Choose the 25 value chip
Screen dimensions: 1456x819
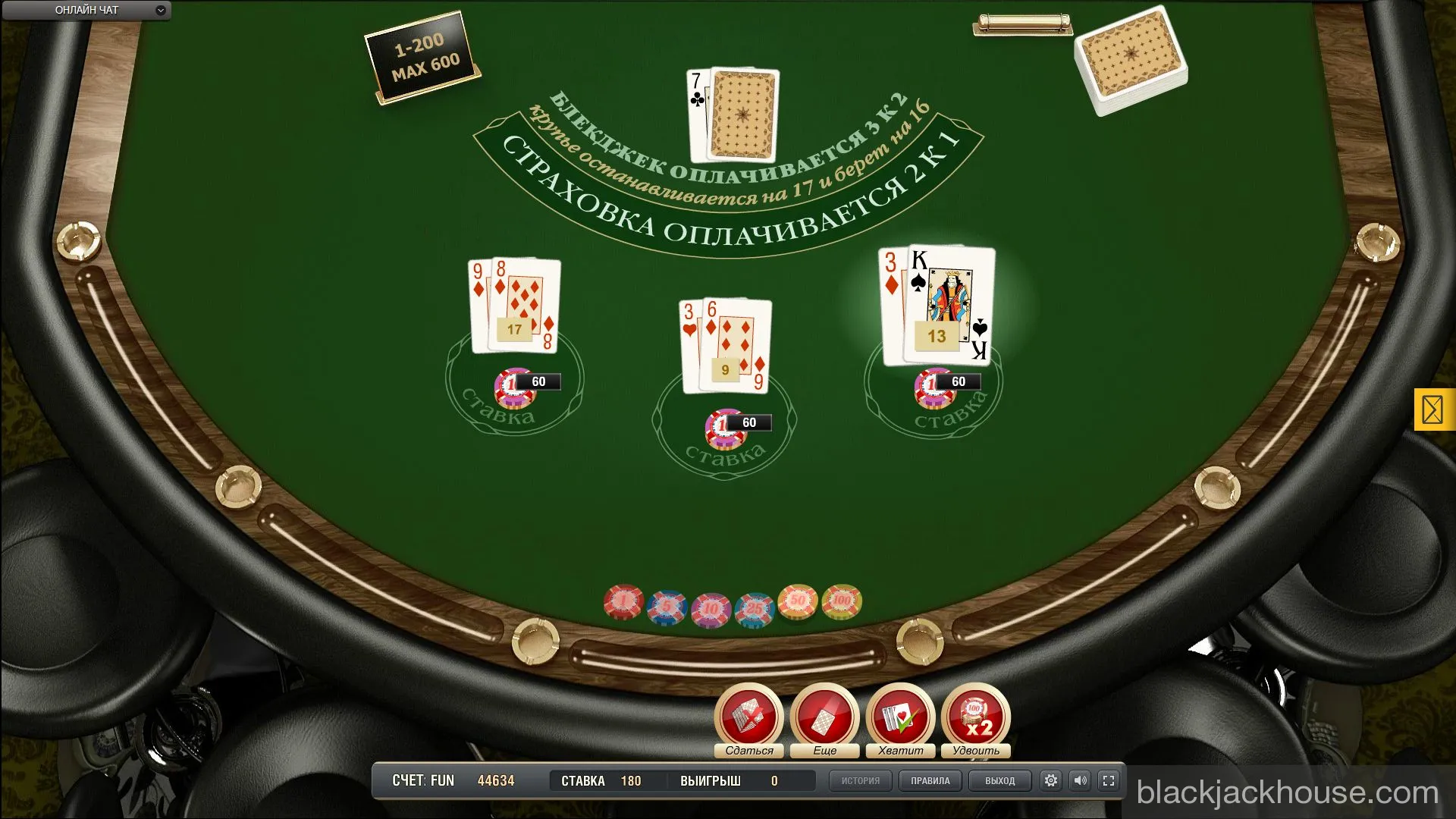(x=755, y=609)
